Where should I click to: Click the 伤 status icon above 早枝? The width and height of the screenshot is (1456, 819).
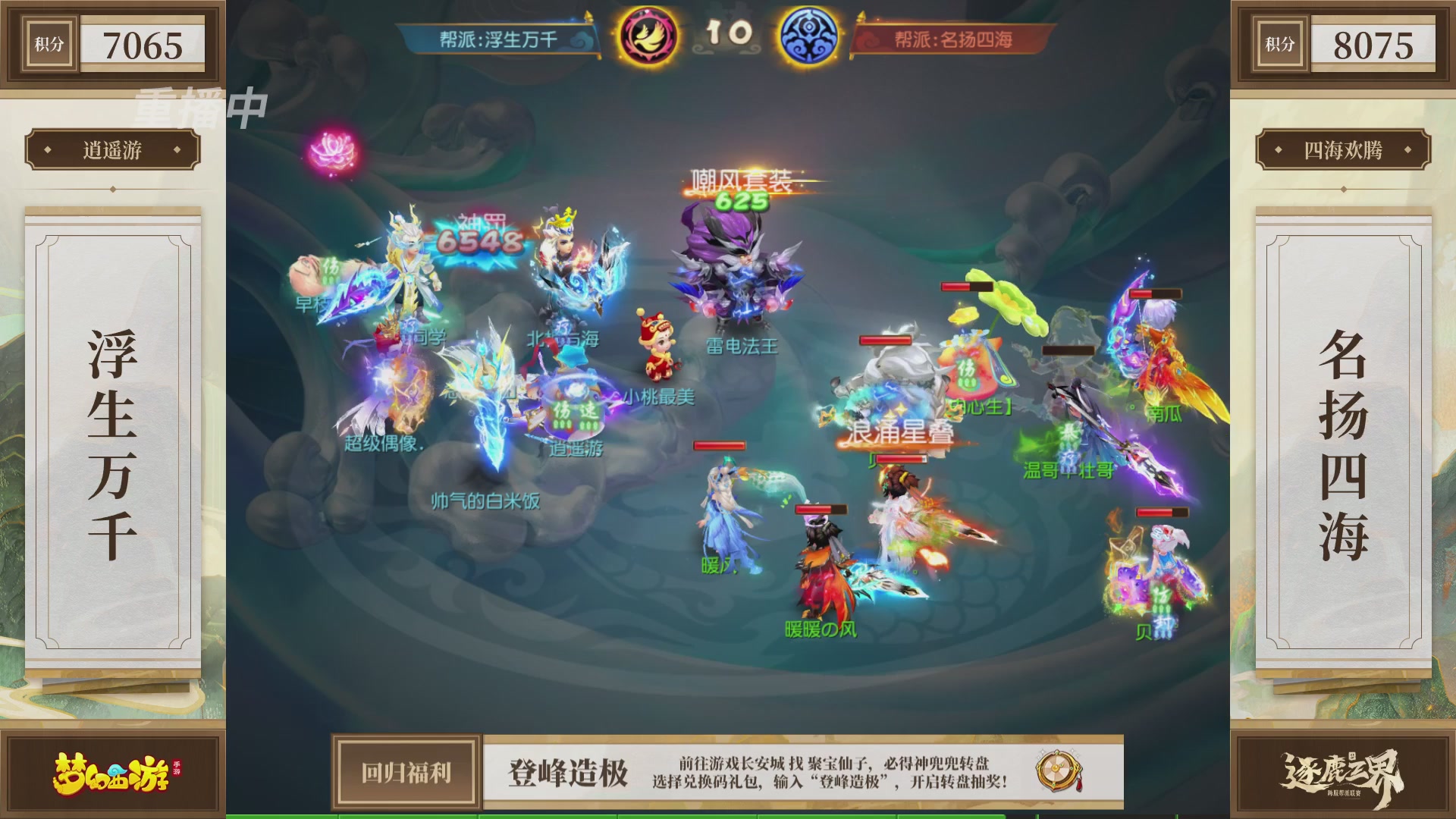pos(331,267)
